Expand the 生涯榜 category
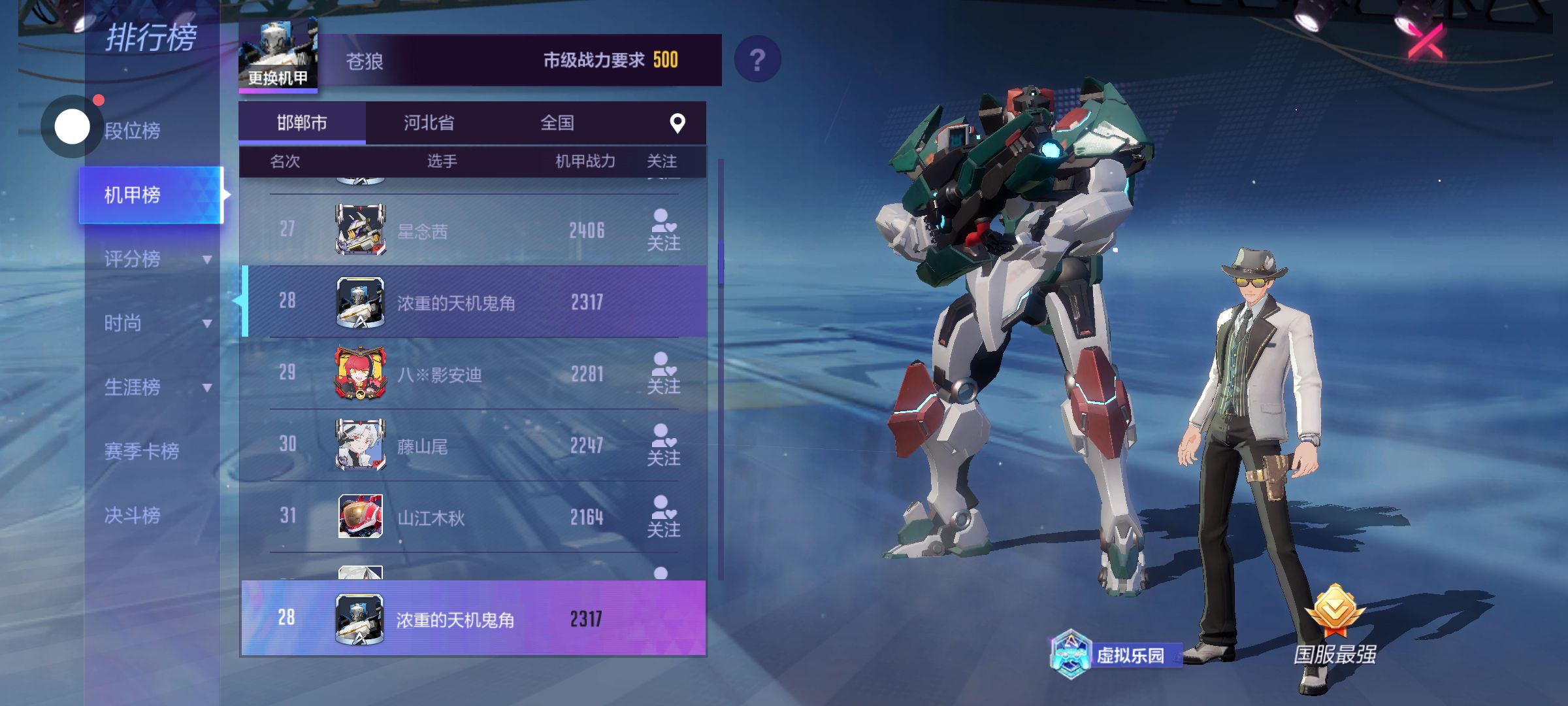 (x=157, y=387)
